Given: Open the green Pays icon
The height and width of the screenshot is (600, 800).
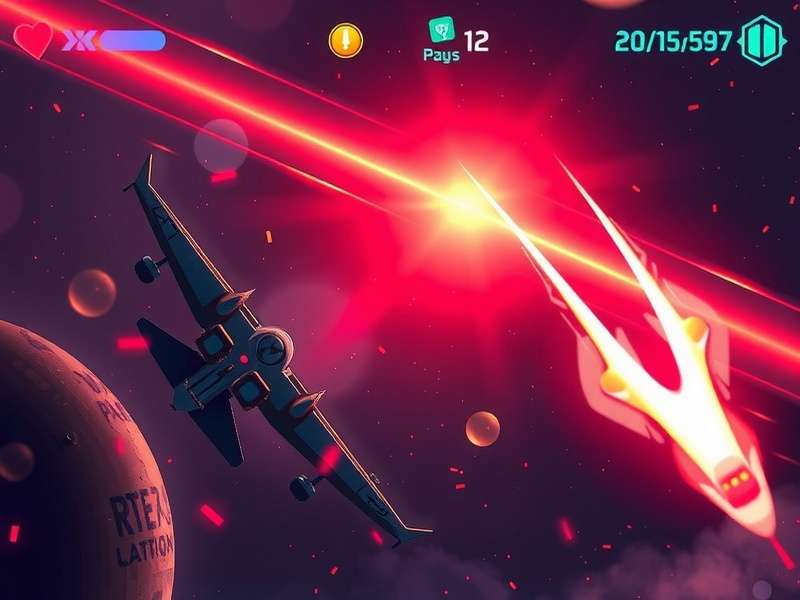Looking at the screenshot, I should coord(441,31).
